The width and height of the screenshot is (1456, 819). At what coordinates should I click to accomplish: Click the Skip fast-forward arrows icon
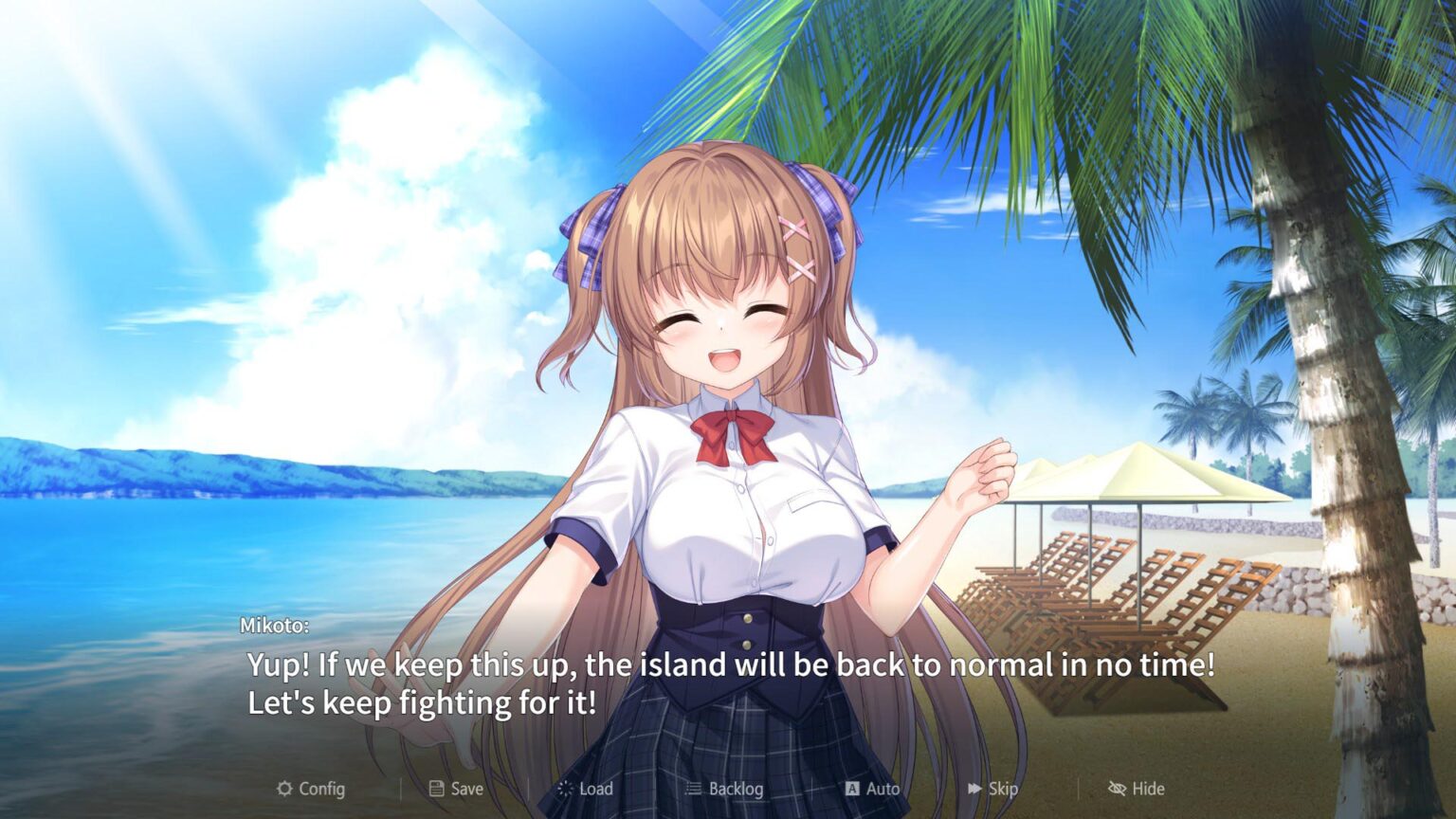974,788
